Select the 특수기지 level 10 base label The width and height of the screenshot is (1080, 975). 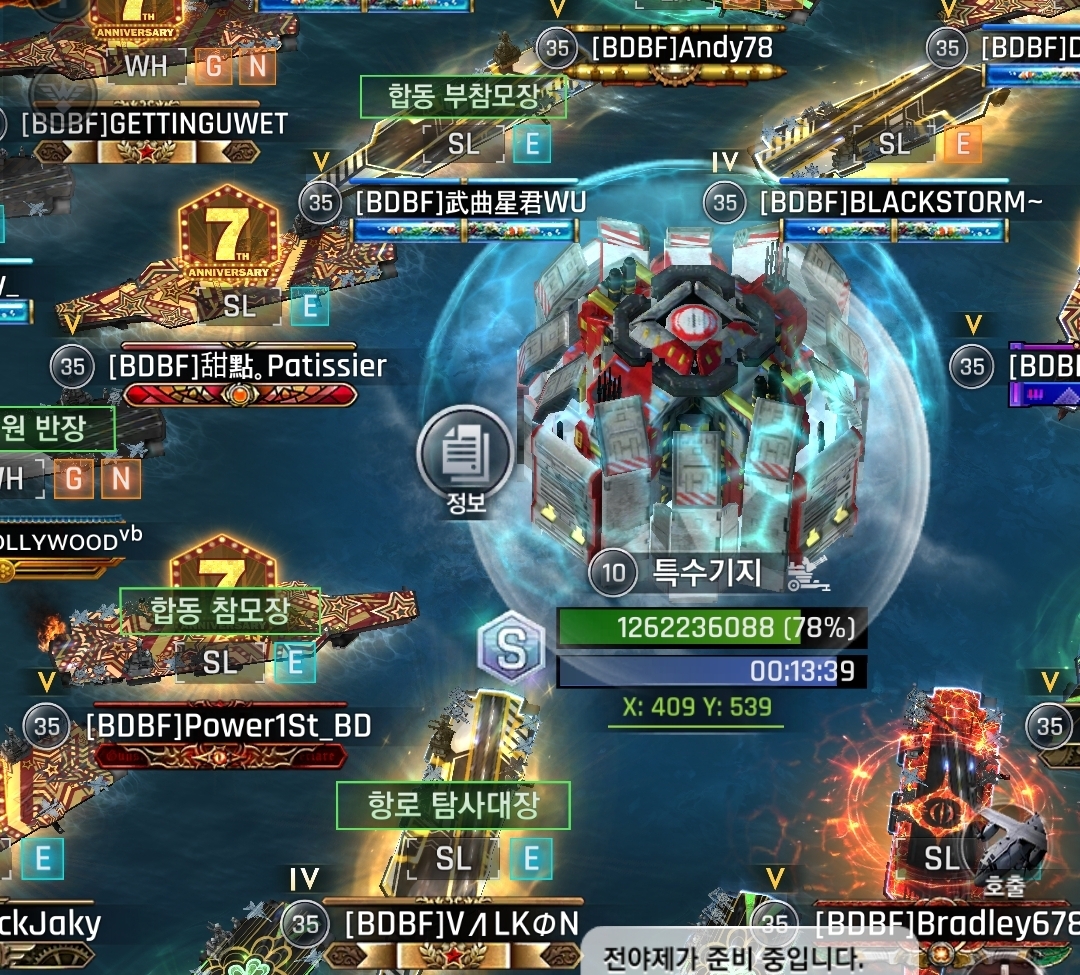click(706, 572)
